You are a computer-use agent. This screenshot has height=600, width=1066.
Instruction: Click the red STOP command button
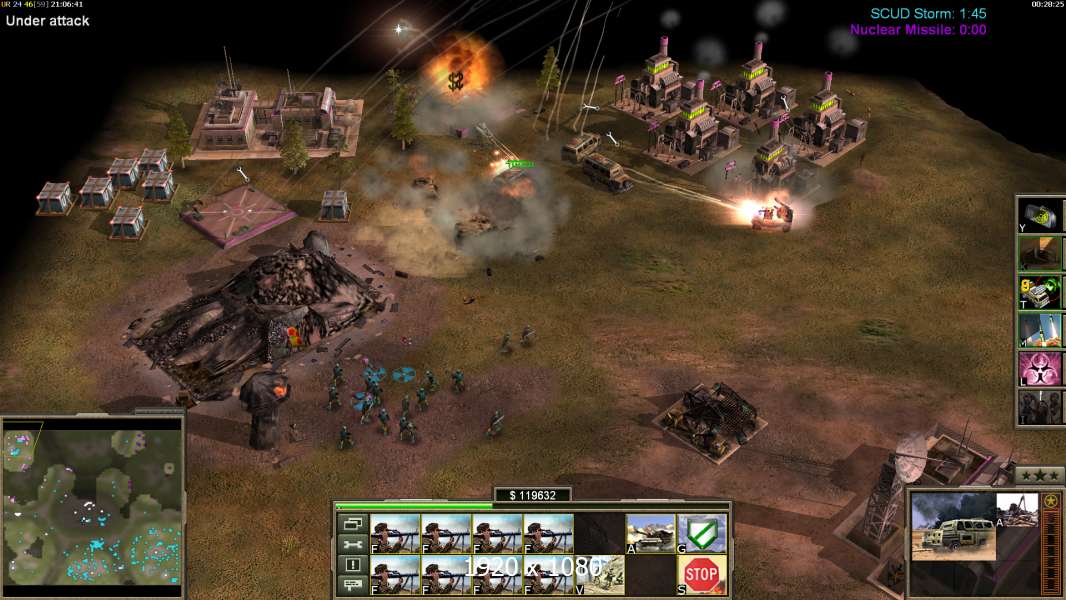point(701,574)
